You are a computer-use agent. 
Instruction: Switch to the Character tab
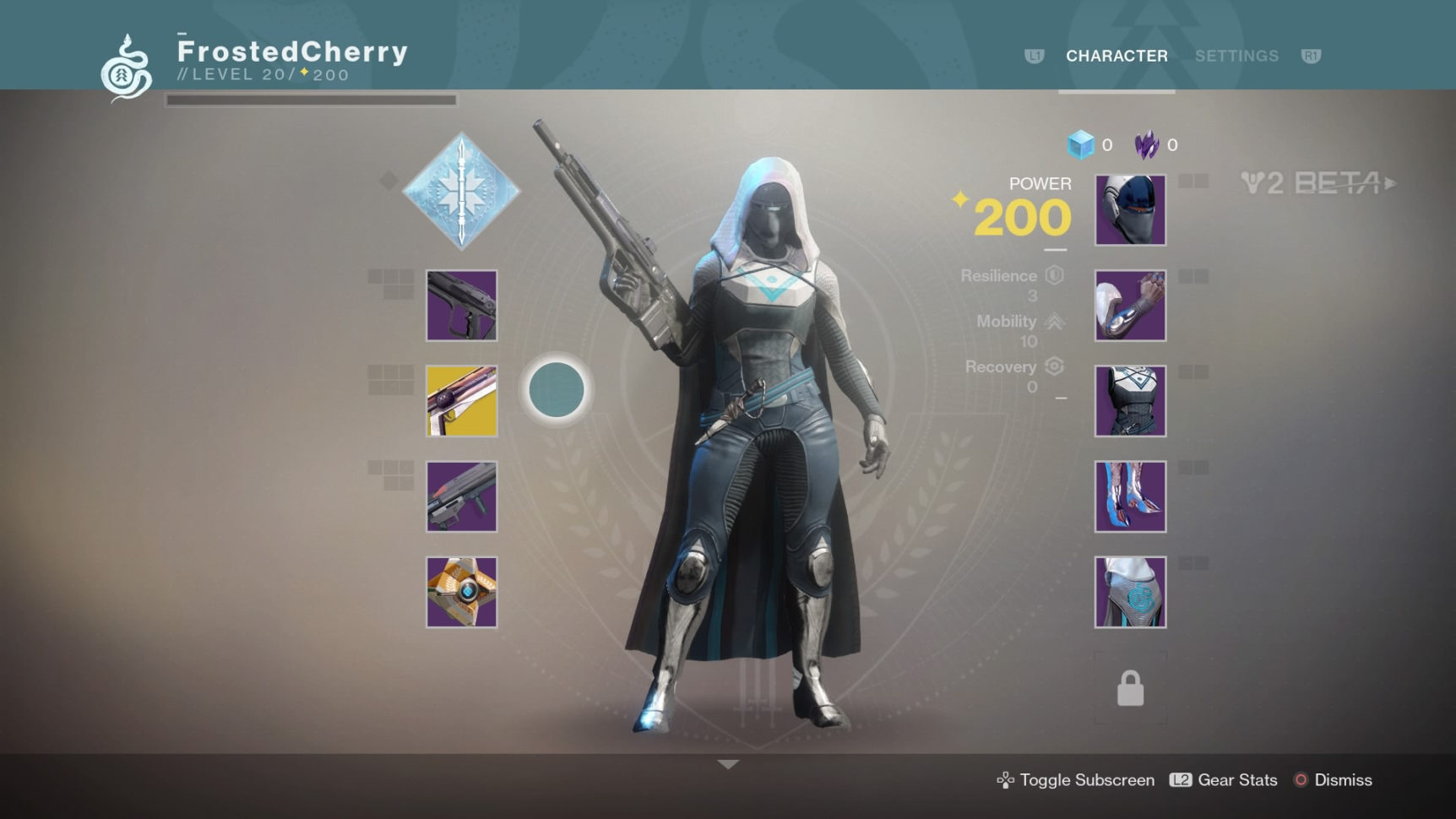(1116, 56)
